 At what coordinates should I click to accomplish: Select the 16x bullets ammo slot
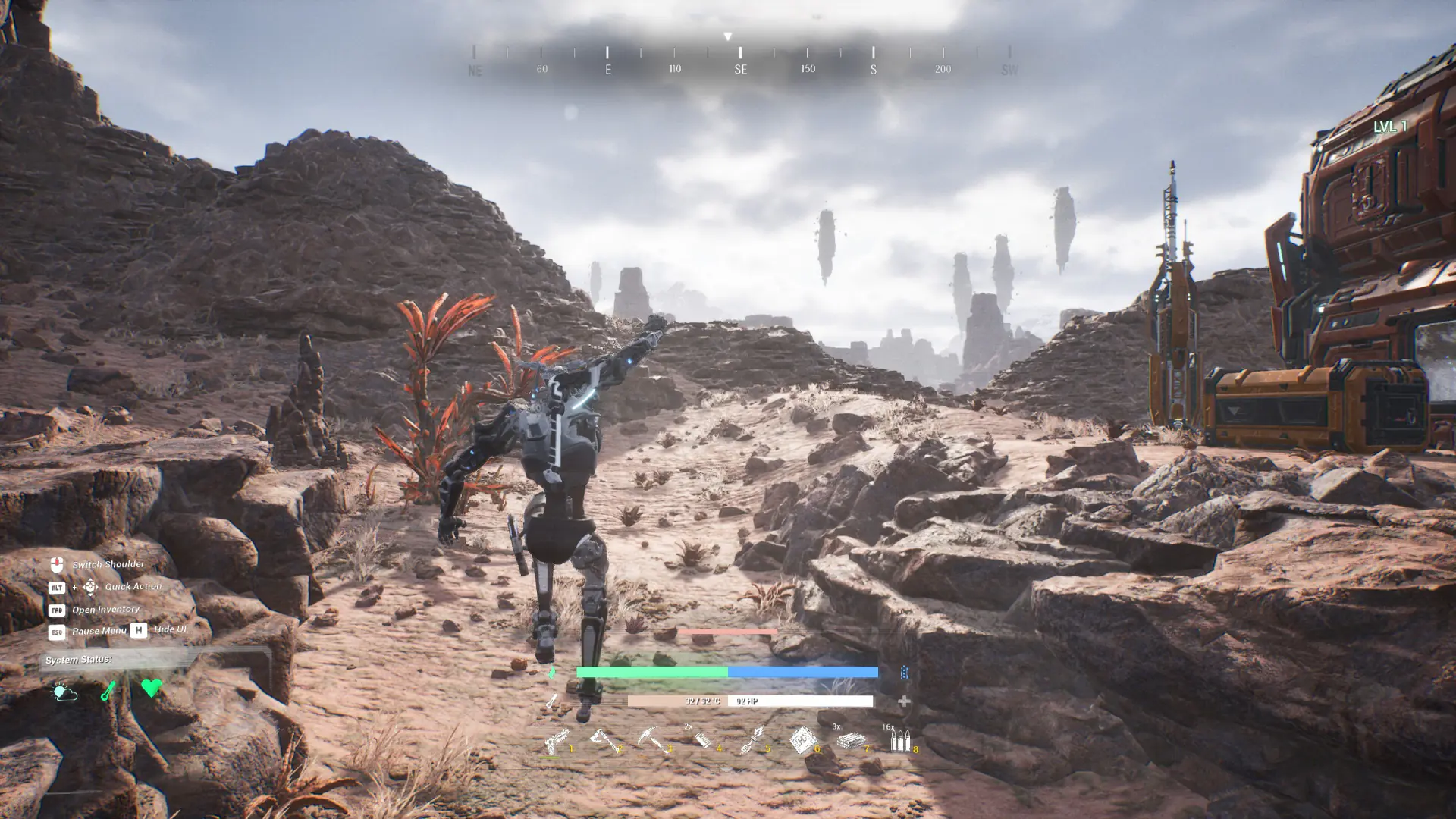[899, 740]
